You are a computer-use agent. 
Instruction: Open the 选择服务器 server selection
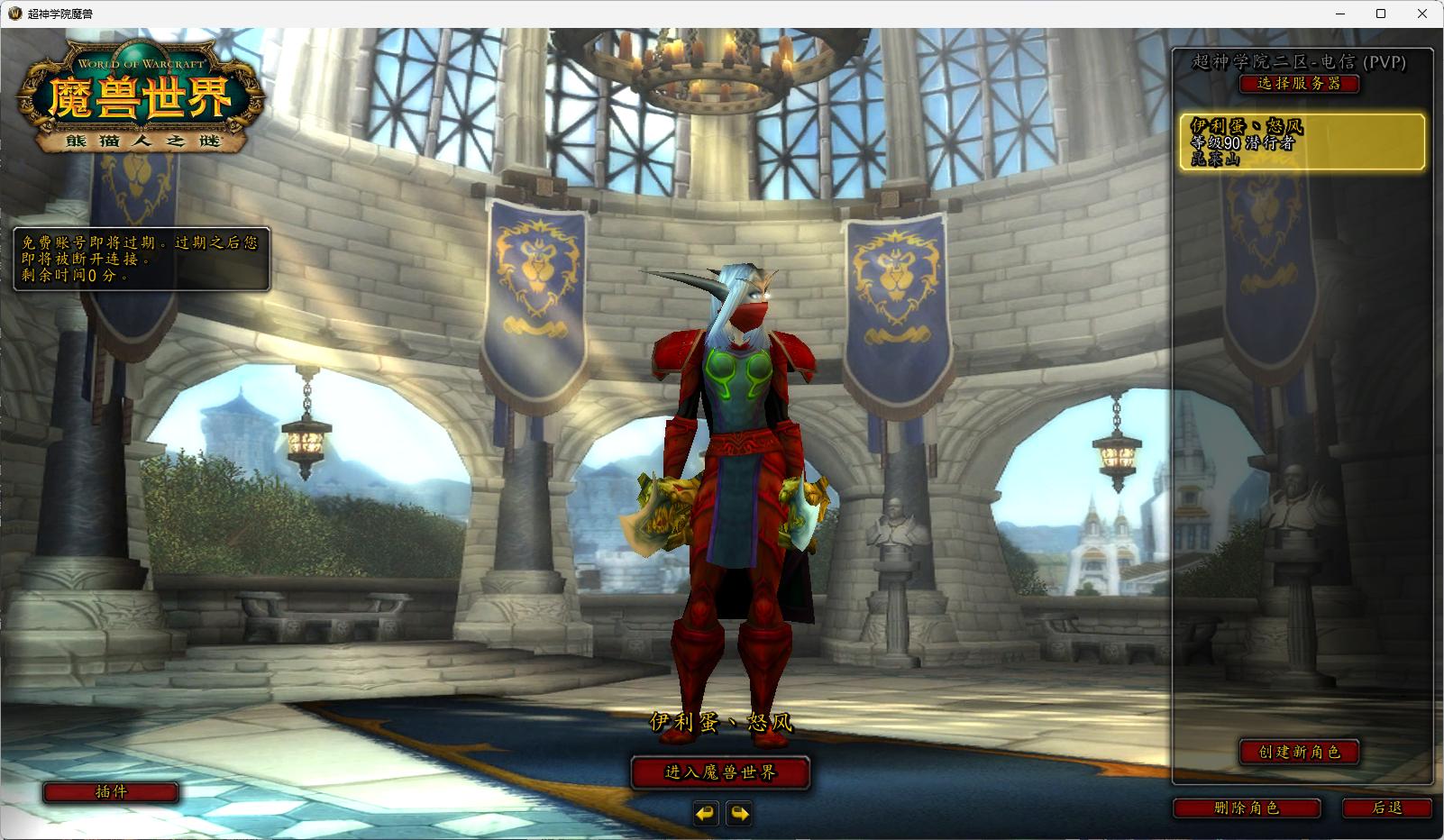pyautogui.click(x=1299, y=84)
